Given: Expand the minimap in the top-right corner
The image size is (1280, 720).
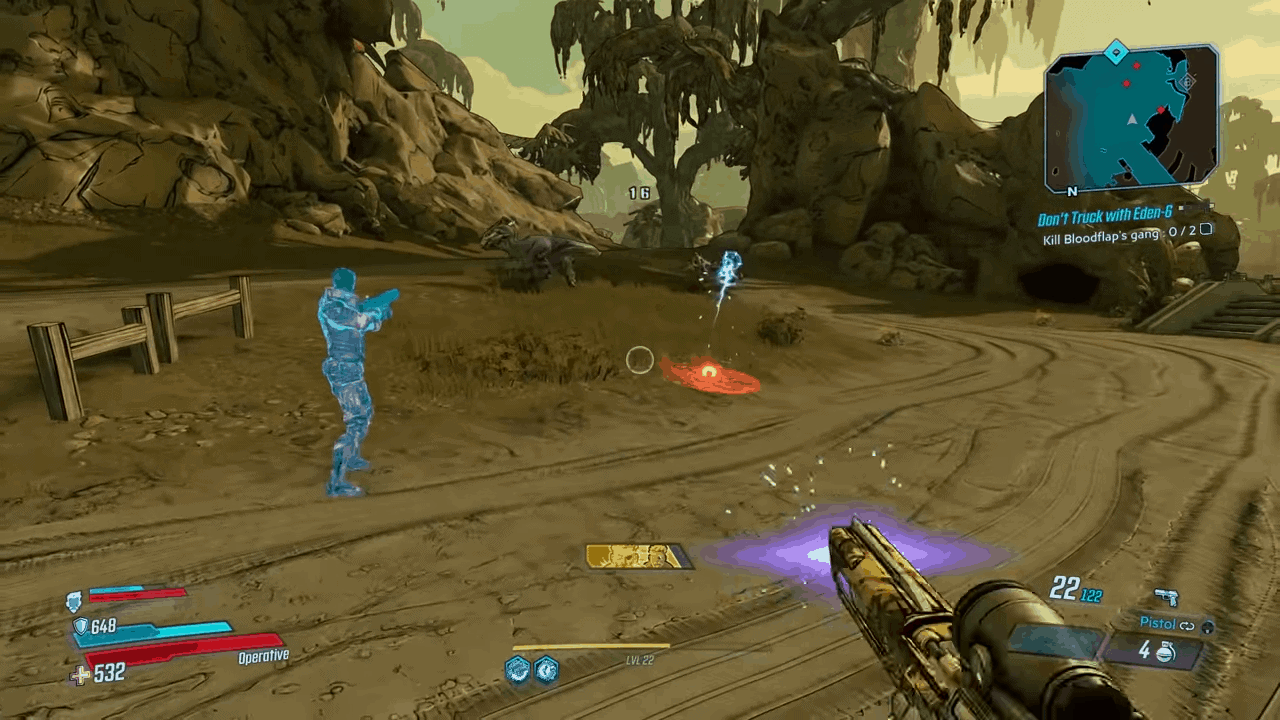Looking at the screenshot, I should [1131, 118].
